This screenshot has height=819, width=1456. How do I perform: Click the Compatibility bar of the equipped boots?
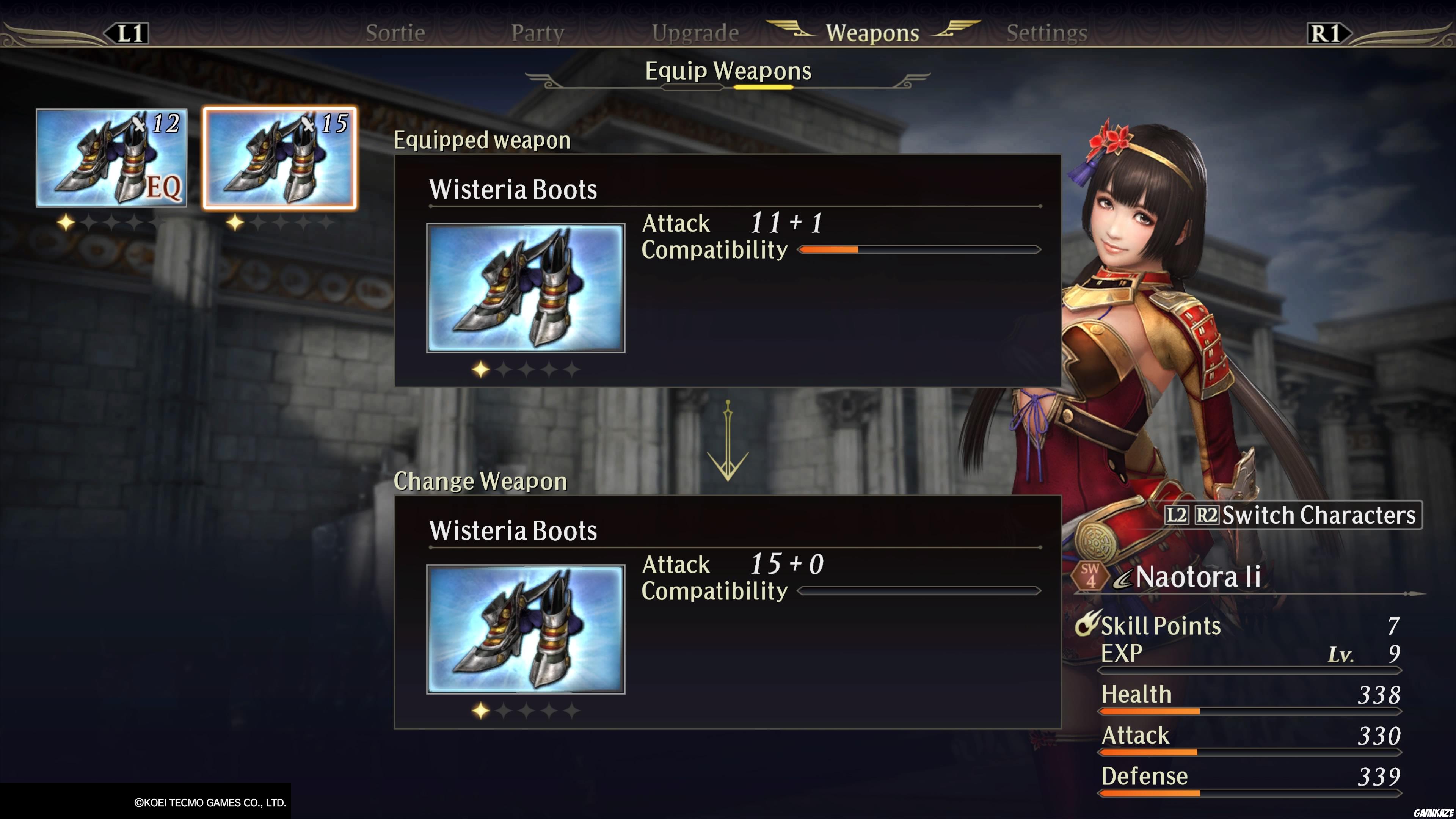(918, 249)
